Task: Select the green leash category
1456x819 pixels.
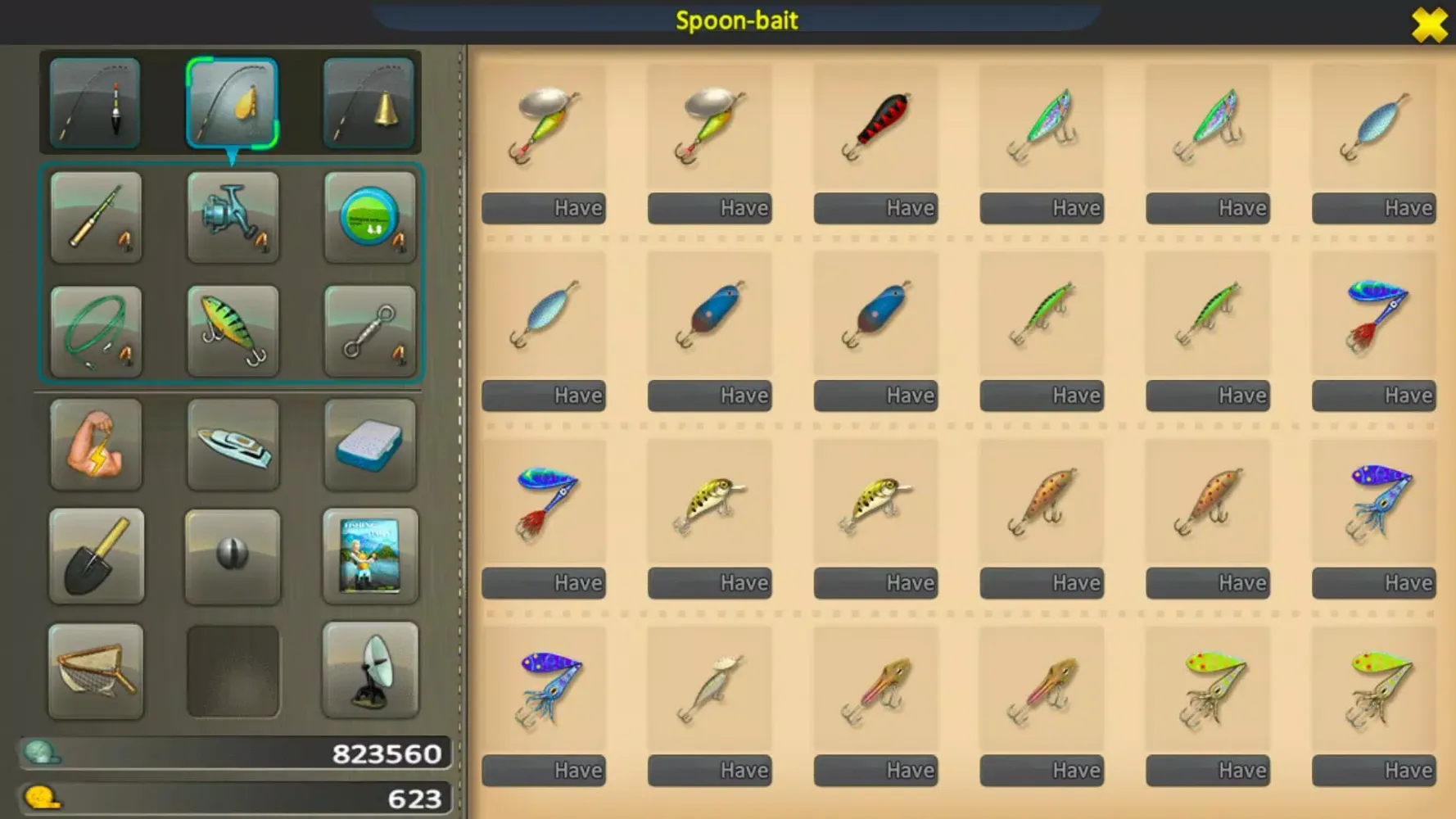Action: click(x=96, y=331)
